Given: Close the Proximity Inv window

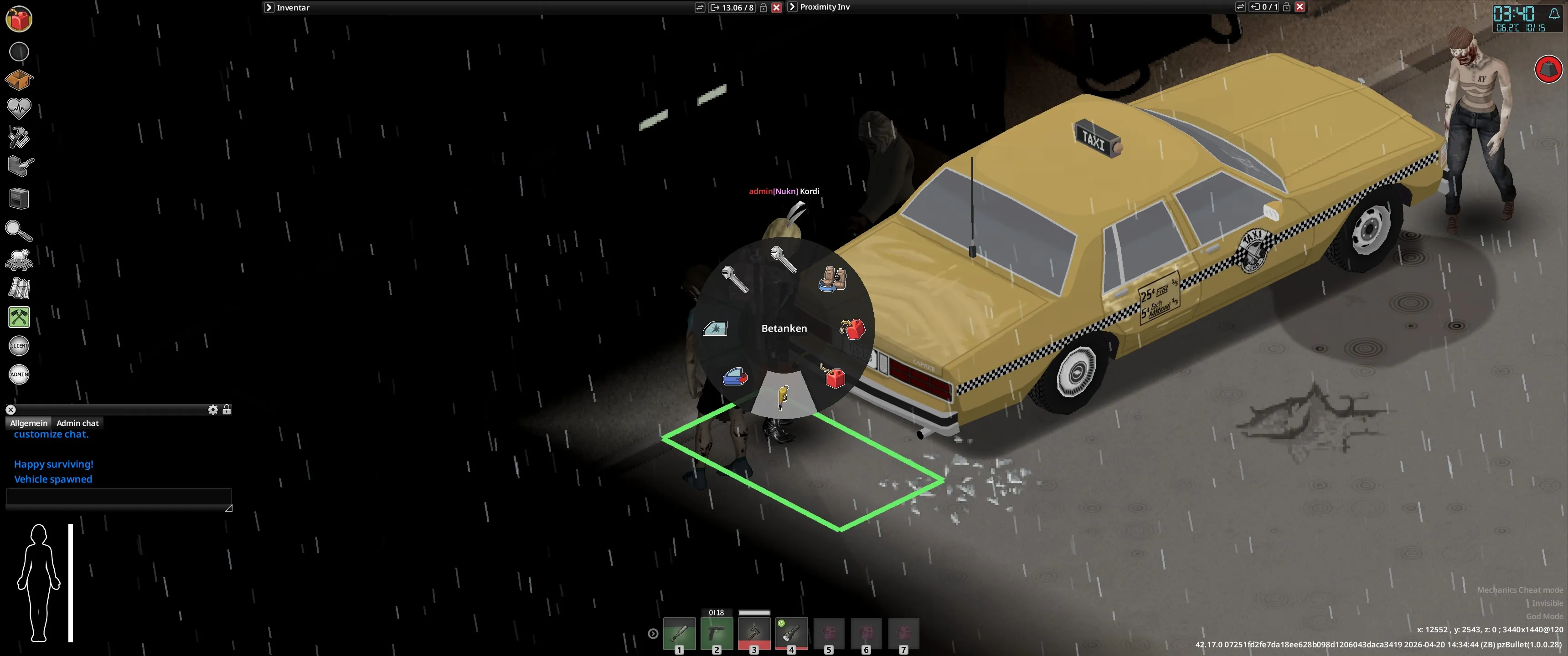Looking at the screenshot, I should 1300,7.
